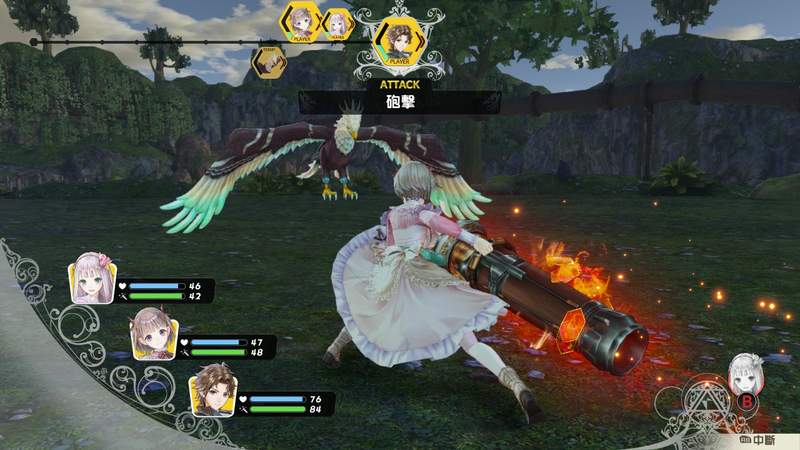The height and width of the screenshot is (450, 800).
Task: Choose the brown-haired girl party portrait
Action: pyautogui.click(x=150, y=335)
